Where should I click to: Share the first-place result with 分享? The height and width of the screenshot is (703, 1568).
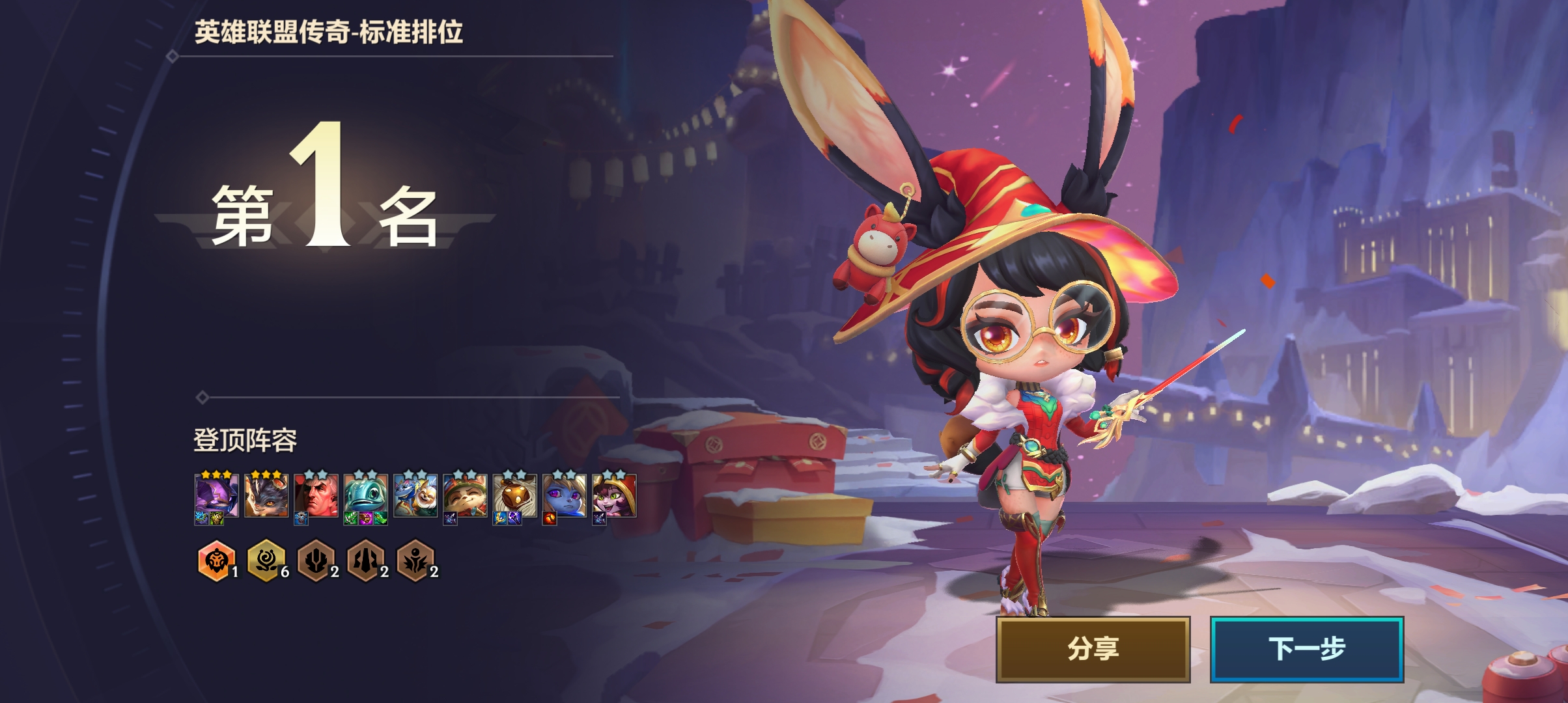[x=1093, y=649]
